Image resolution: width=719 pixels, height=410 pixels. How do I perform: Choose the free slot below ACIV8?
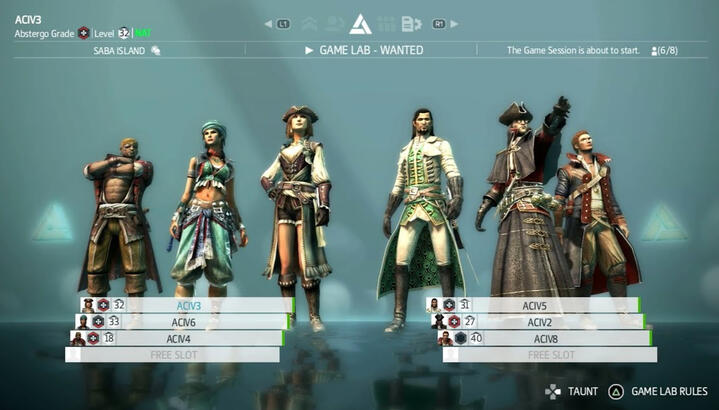coord(550,355)
